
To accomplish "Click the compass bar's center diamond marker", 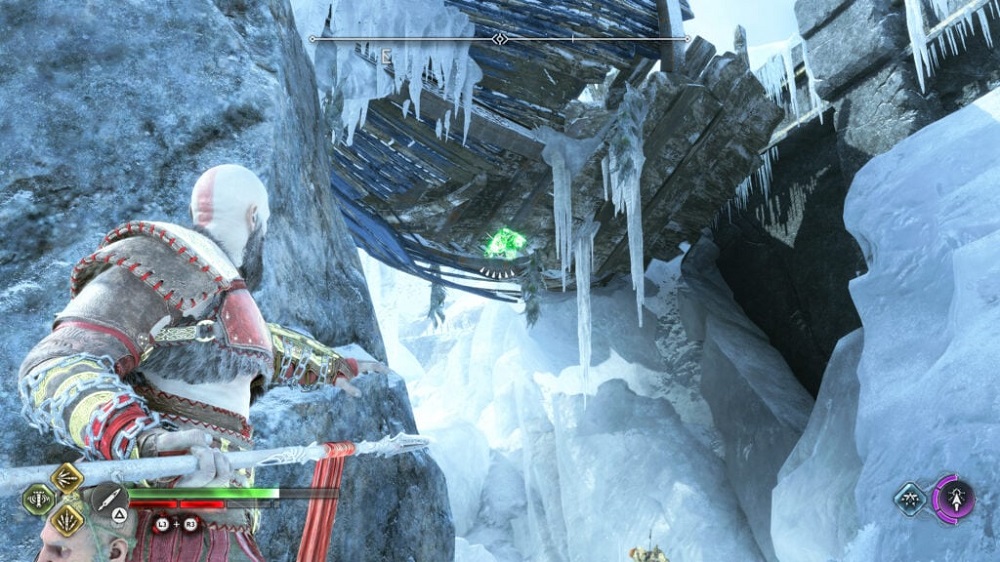I will pyautogui.click(x=500, y=39).
